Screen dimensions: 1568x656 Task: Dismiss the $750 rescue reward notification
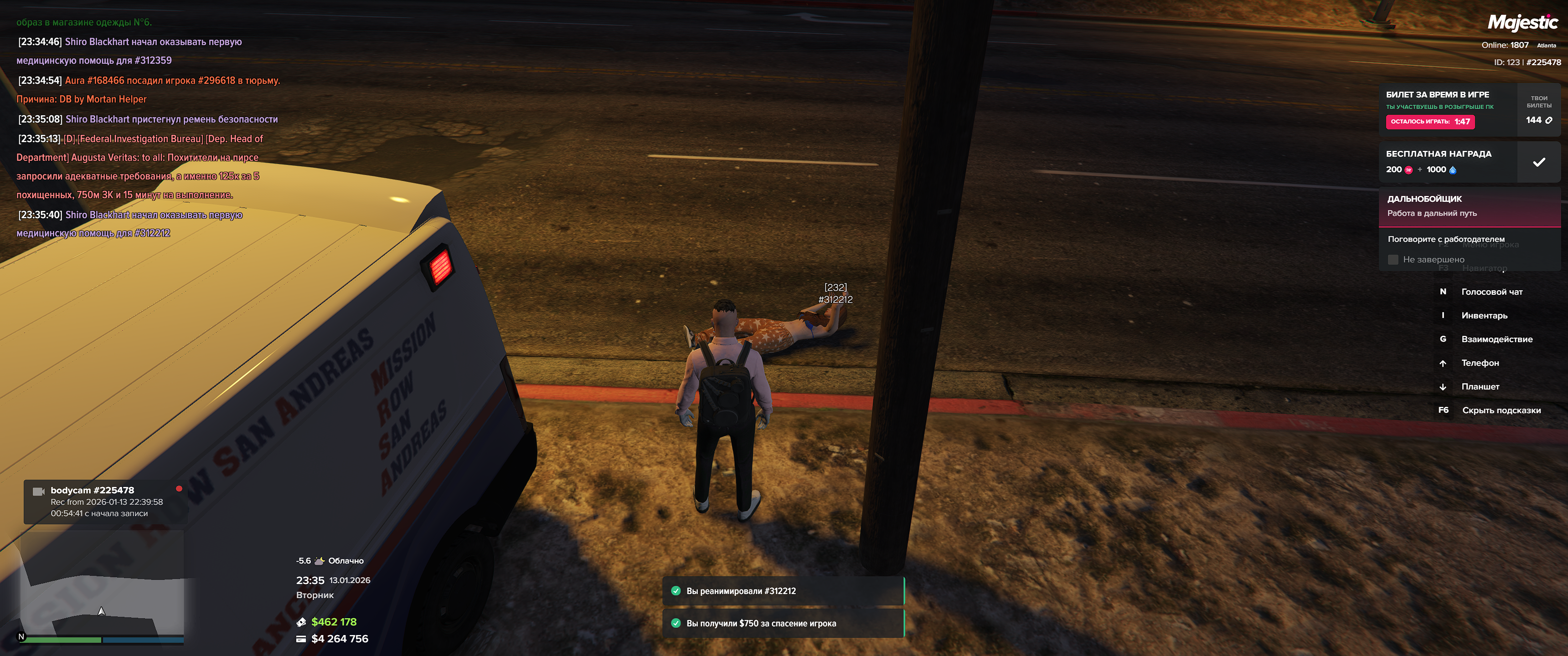click(x=783, y=623)
